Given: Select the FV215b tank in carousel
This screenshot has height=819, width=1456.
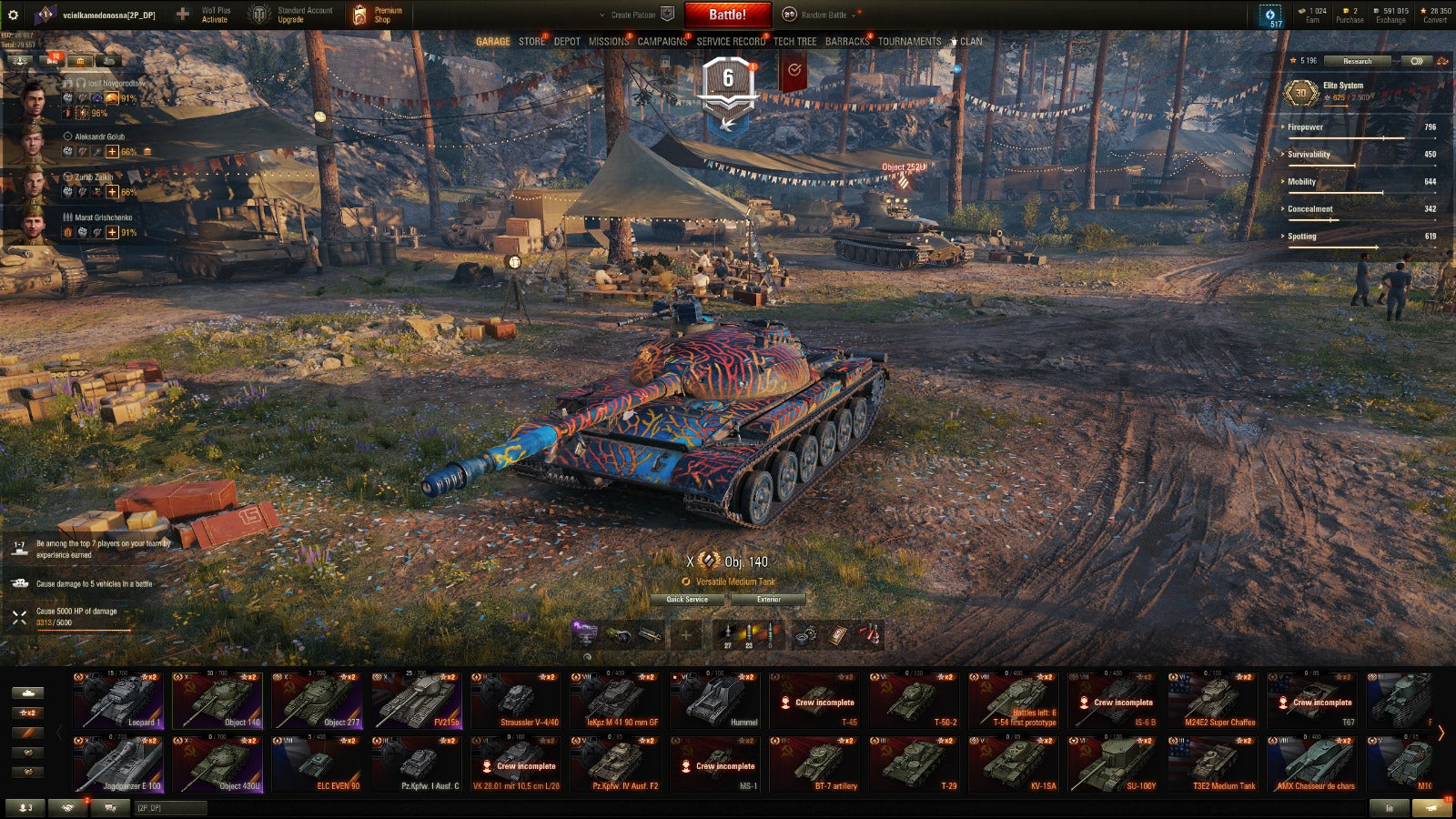Looking at the screenshot, I should 418,701.
